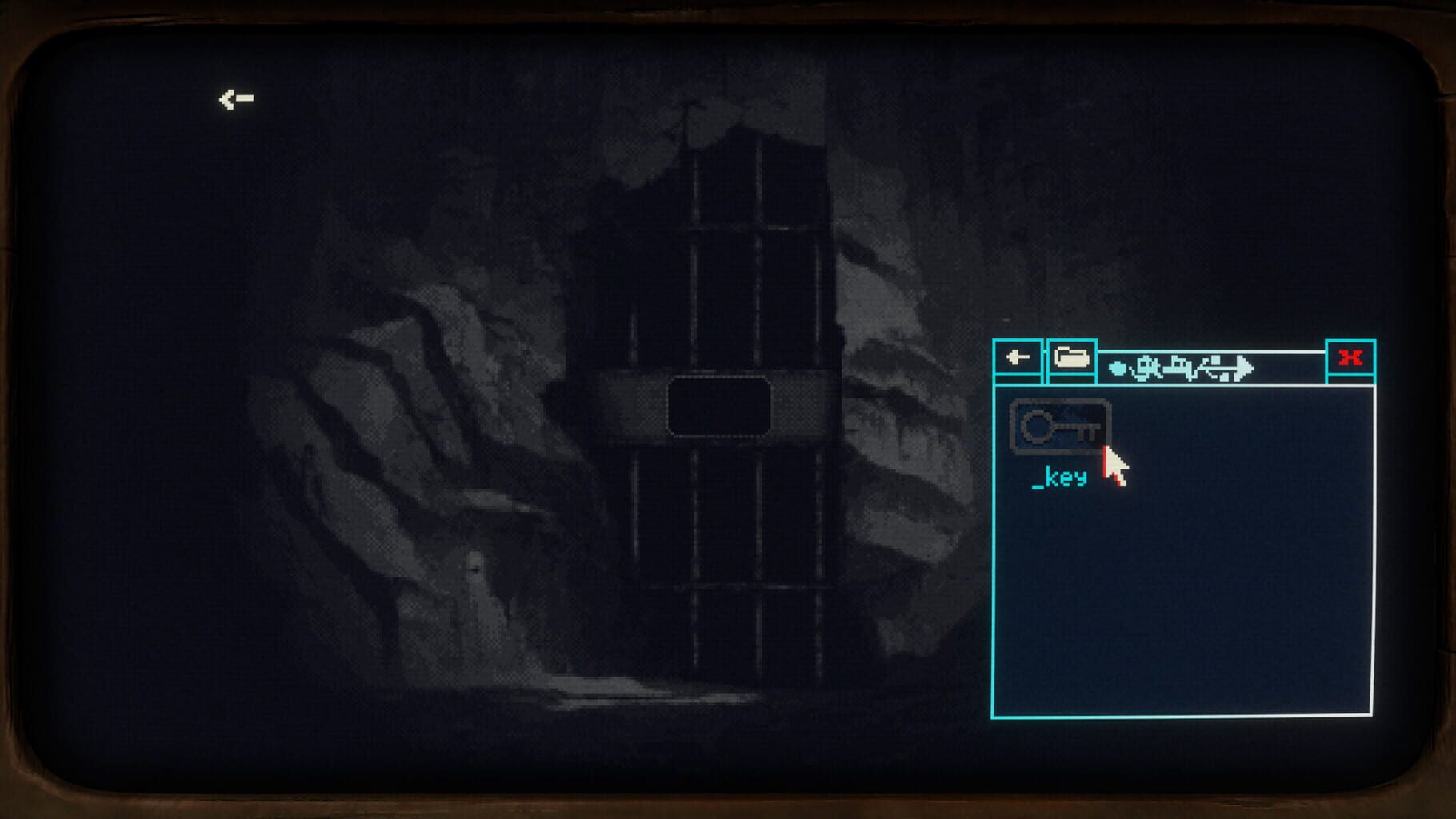Click the back arrow icon inside the explorer
The height and width of the screenshot is (819, 1456).
point(1017,359)
